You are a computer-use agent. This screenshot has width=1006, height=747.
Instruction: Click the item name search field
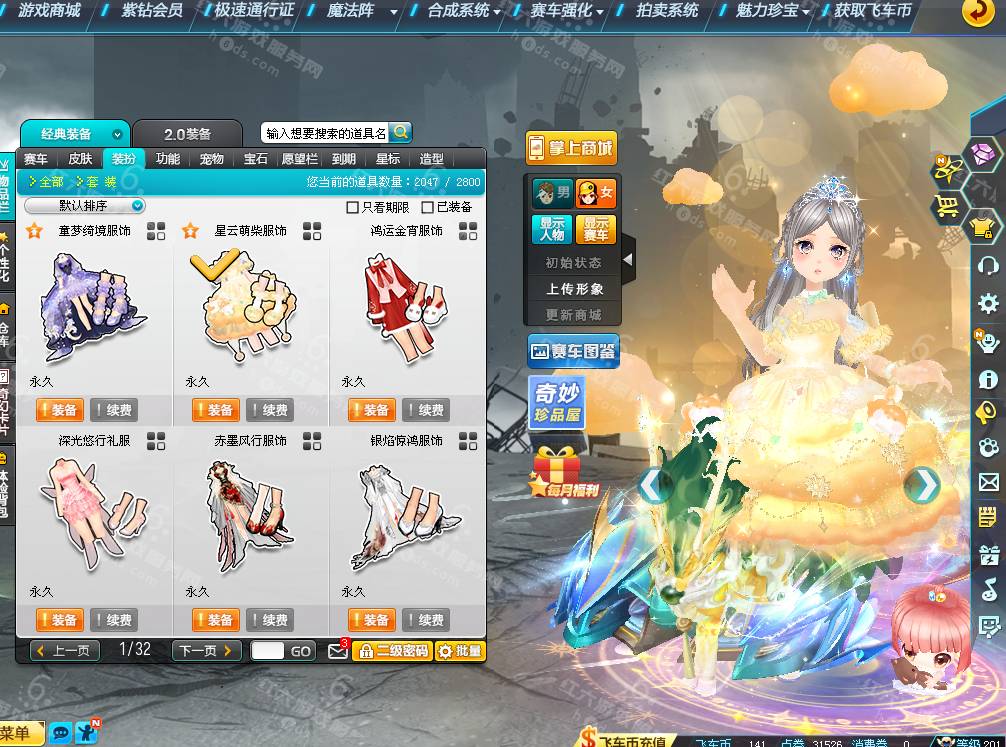pyautogui.click(x=326, y=133)
